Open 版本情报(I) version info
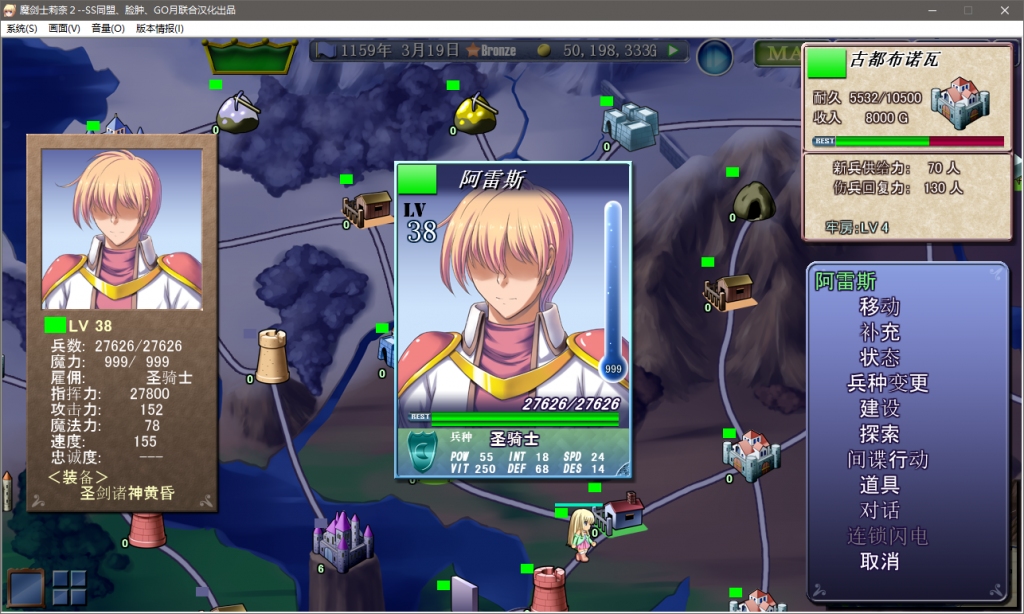This screenshot has width=1024, height=614. click(160, 29)
